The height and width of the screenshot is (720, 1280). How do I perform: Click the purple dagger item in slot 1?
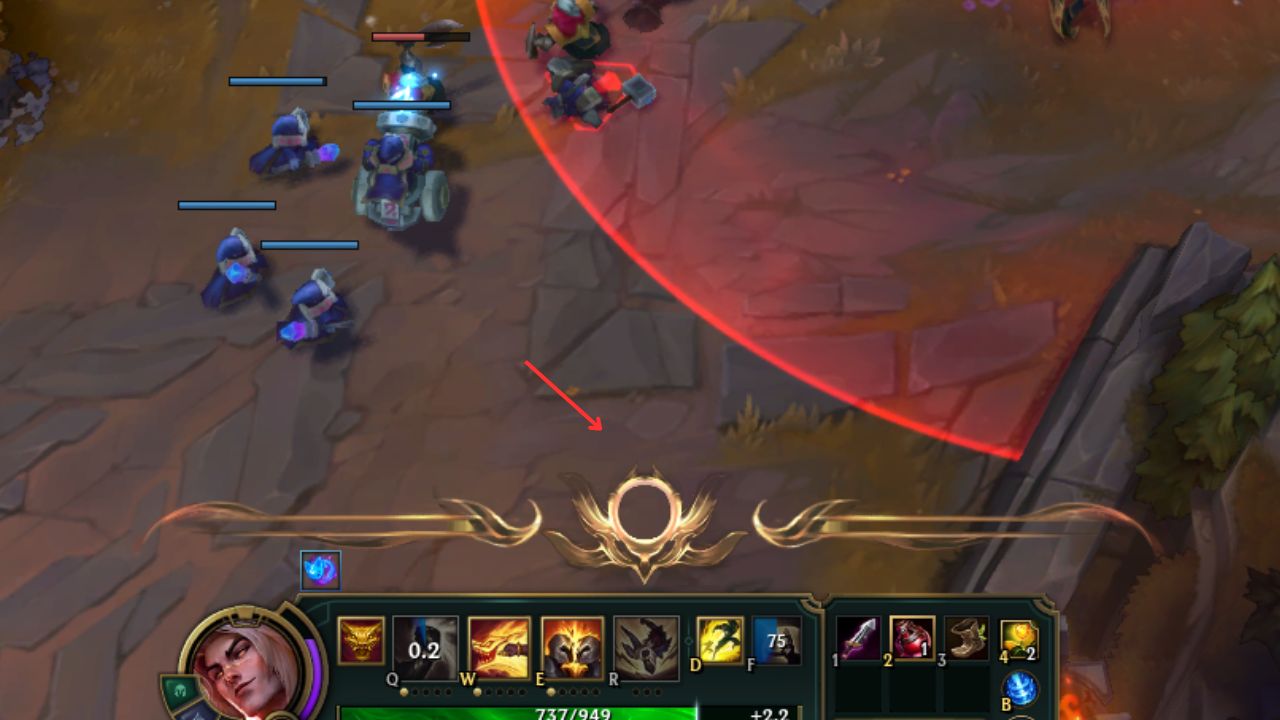click(x=857, y=637)
